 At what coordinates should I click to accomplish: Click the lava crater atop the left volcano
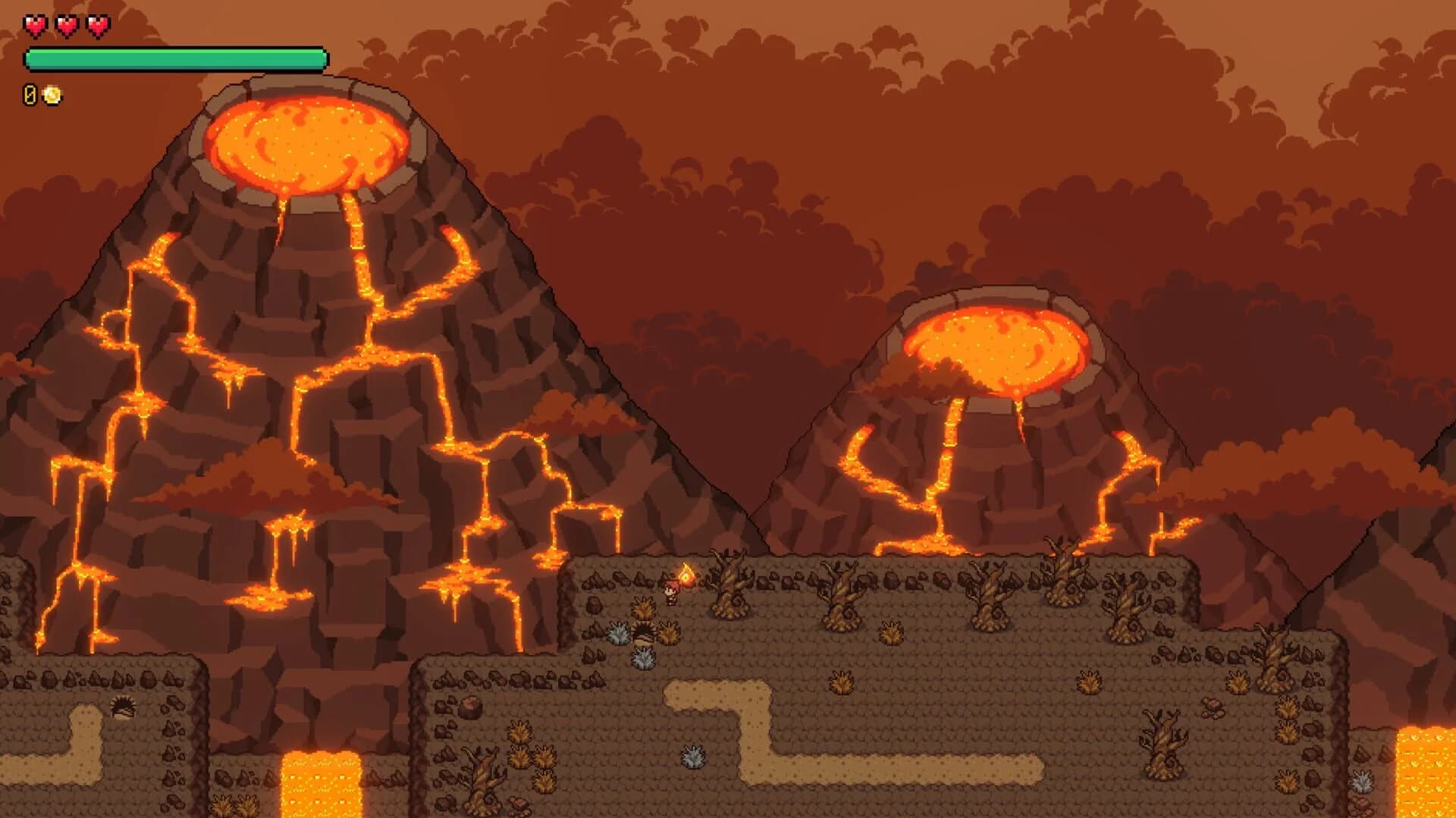tap(303, 144)
